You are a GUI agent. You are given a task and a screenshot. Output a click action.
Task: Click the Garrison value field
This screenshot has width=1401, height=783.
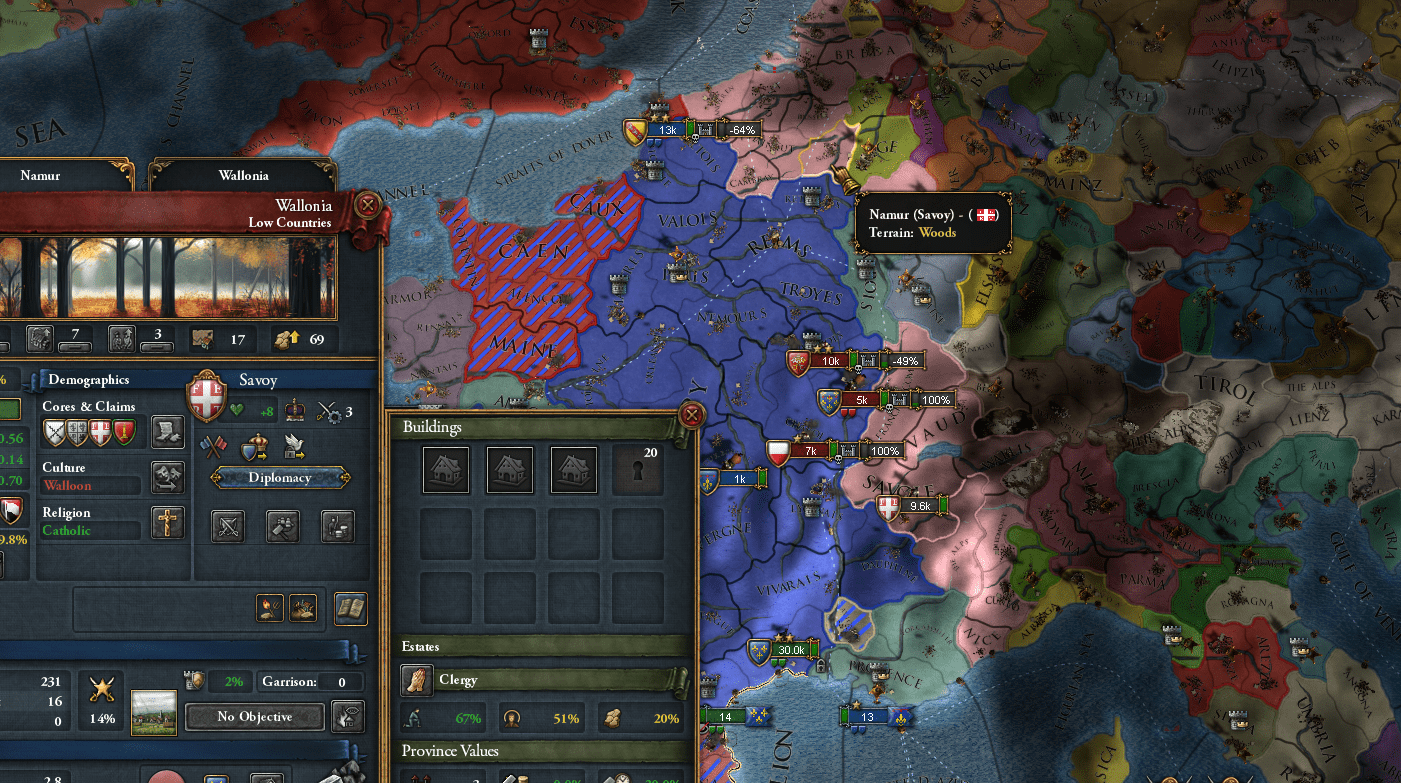point(340,683)
